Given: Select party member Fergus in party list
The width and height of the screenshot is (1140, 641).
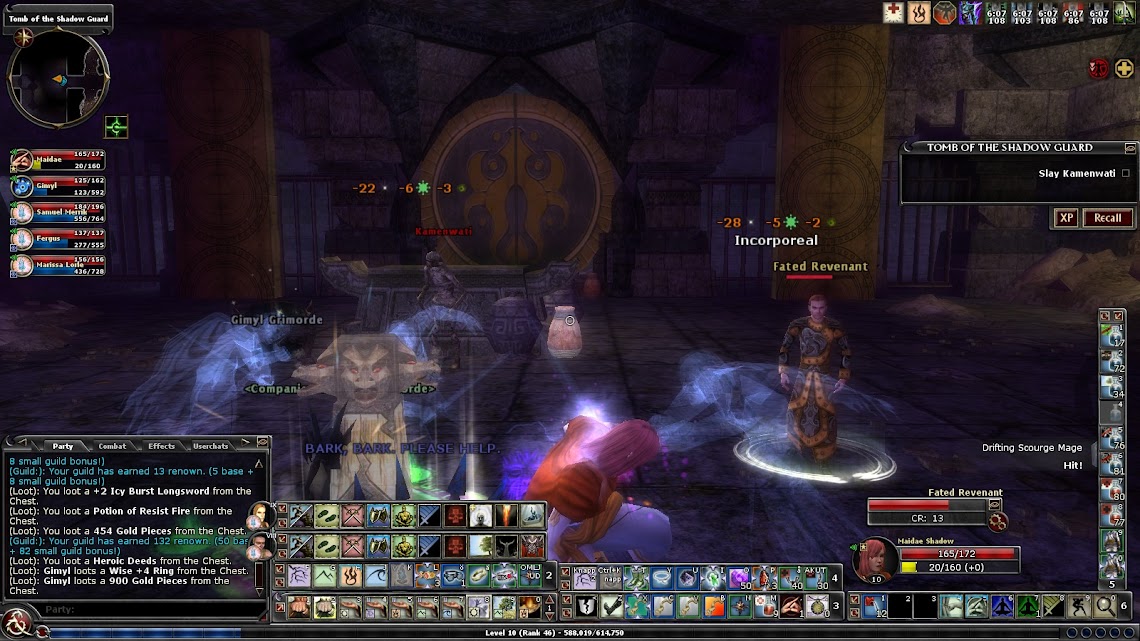Looking at the screenshot, I should [21, 238].
